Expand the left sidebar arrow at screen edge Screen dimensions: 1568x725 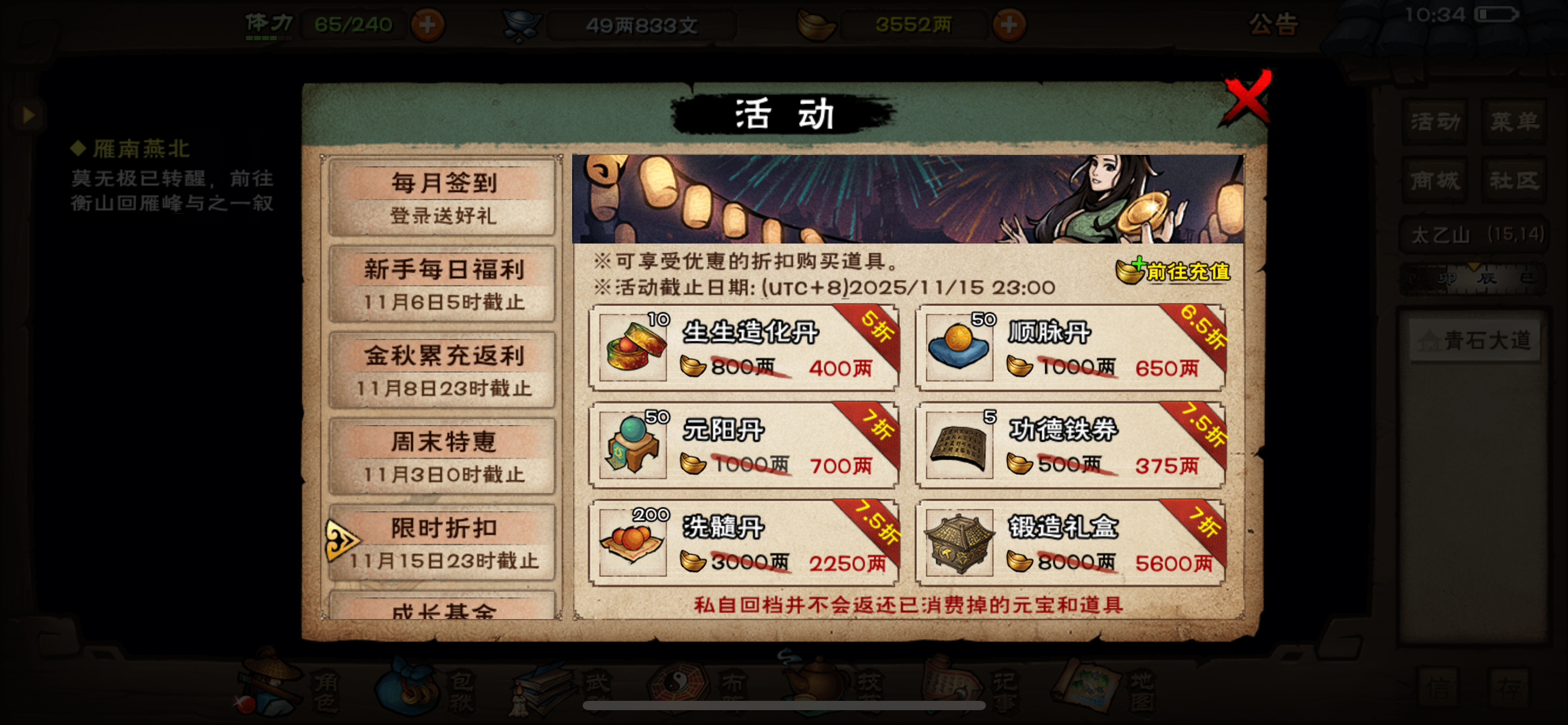pos(27,113)
